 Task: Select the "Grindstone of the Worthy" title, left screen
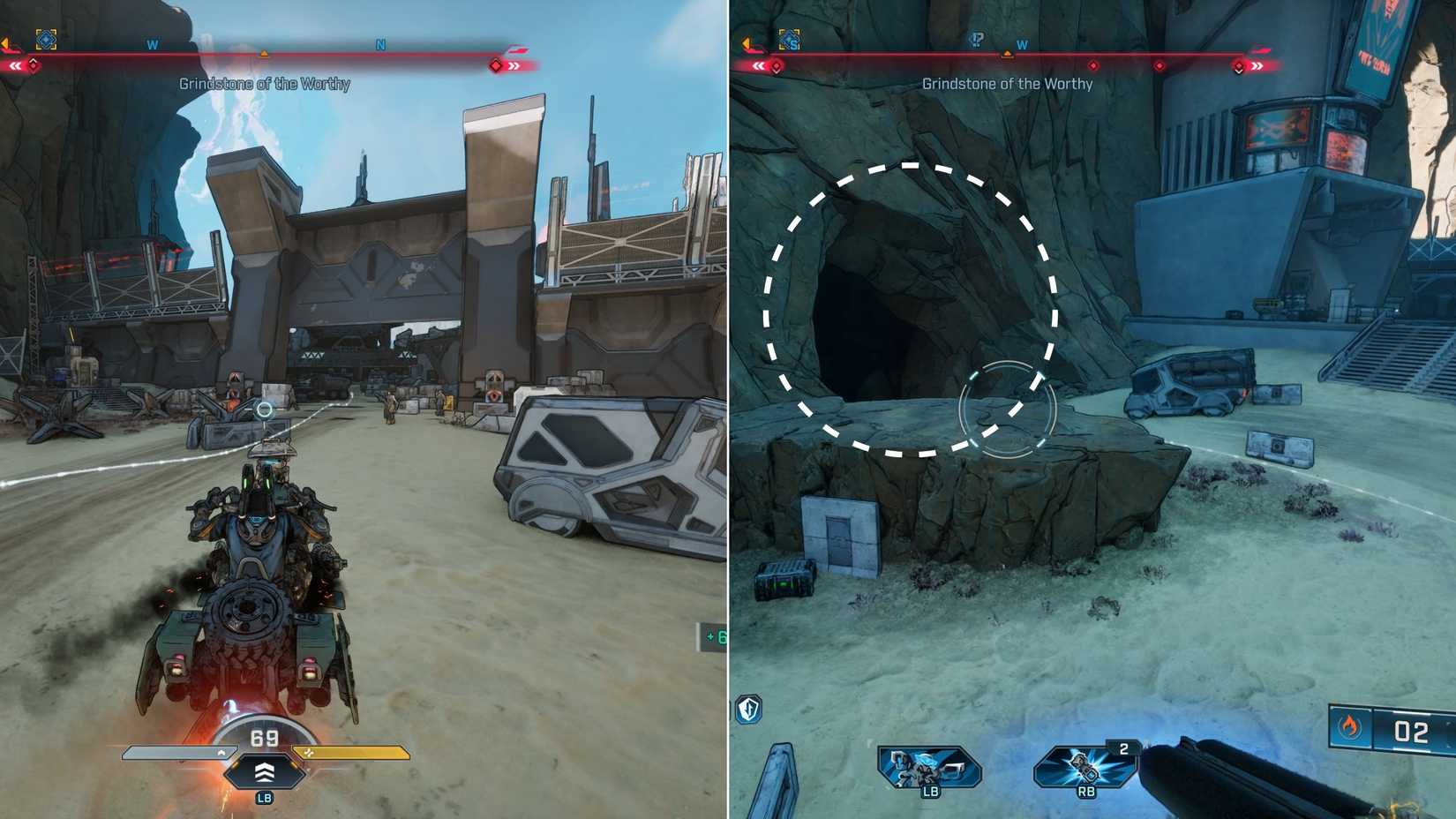[265, 84]
